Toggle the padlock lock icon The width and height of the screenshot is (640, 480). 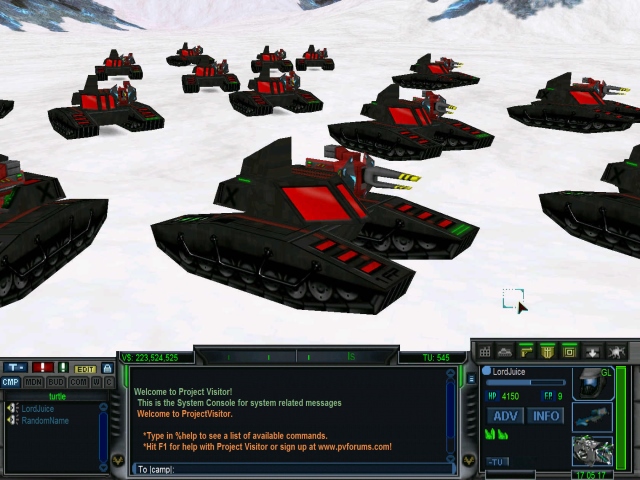pyautogui.click(x=108, y=368)
